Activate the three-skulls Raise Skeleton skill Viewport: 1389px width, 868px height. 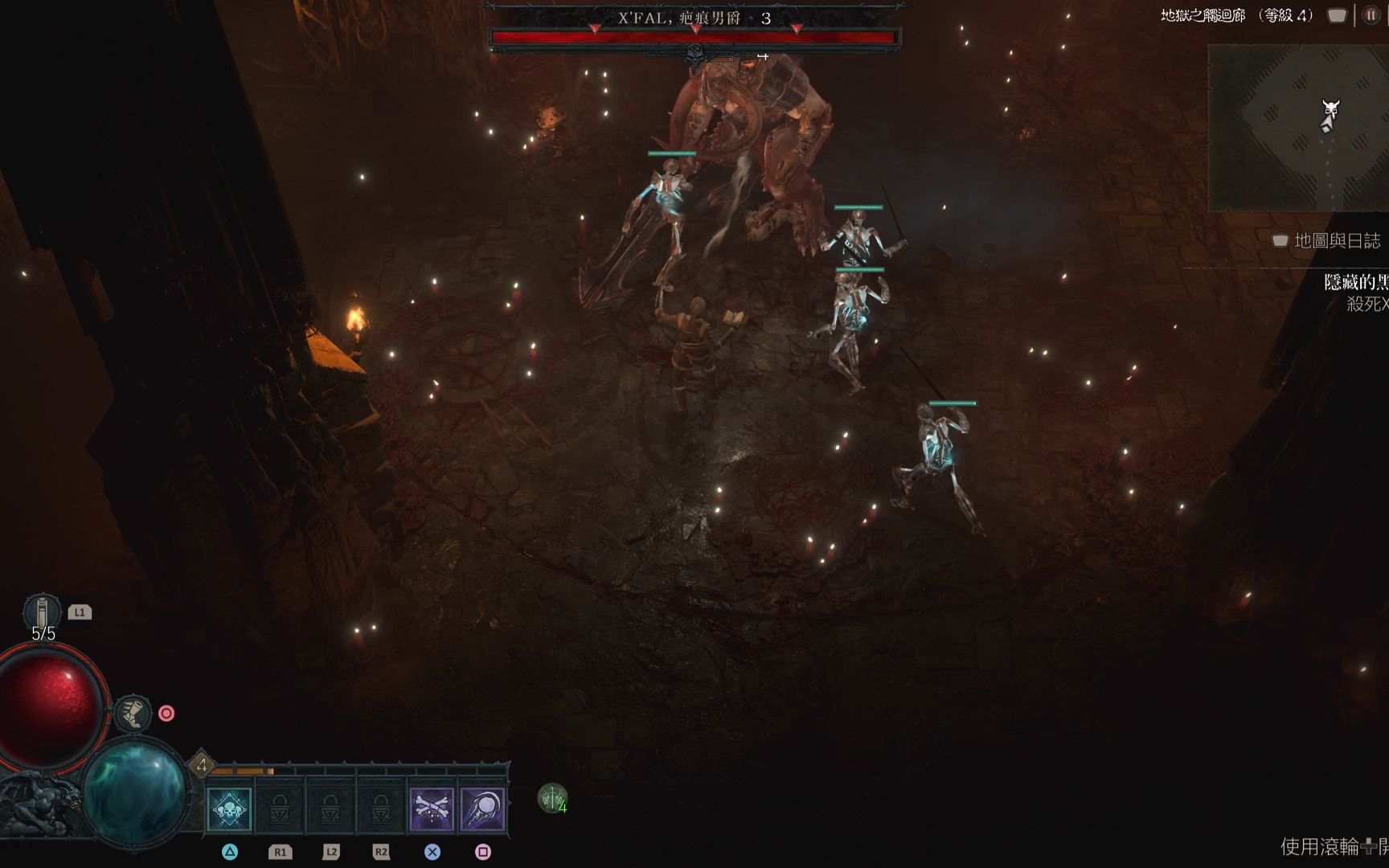[229, 809]
